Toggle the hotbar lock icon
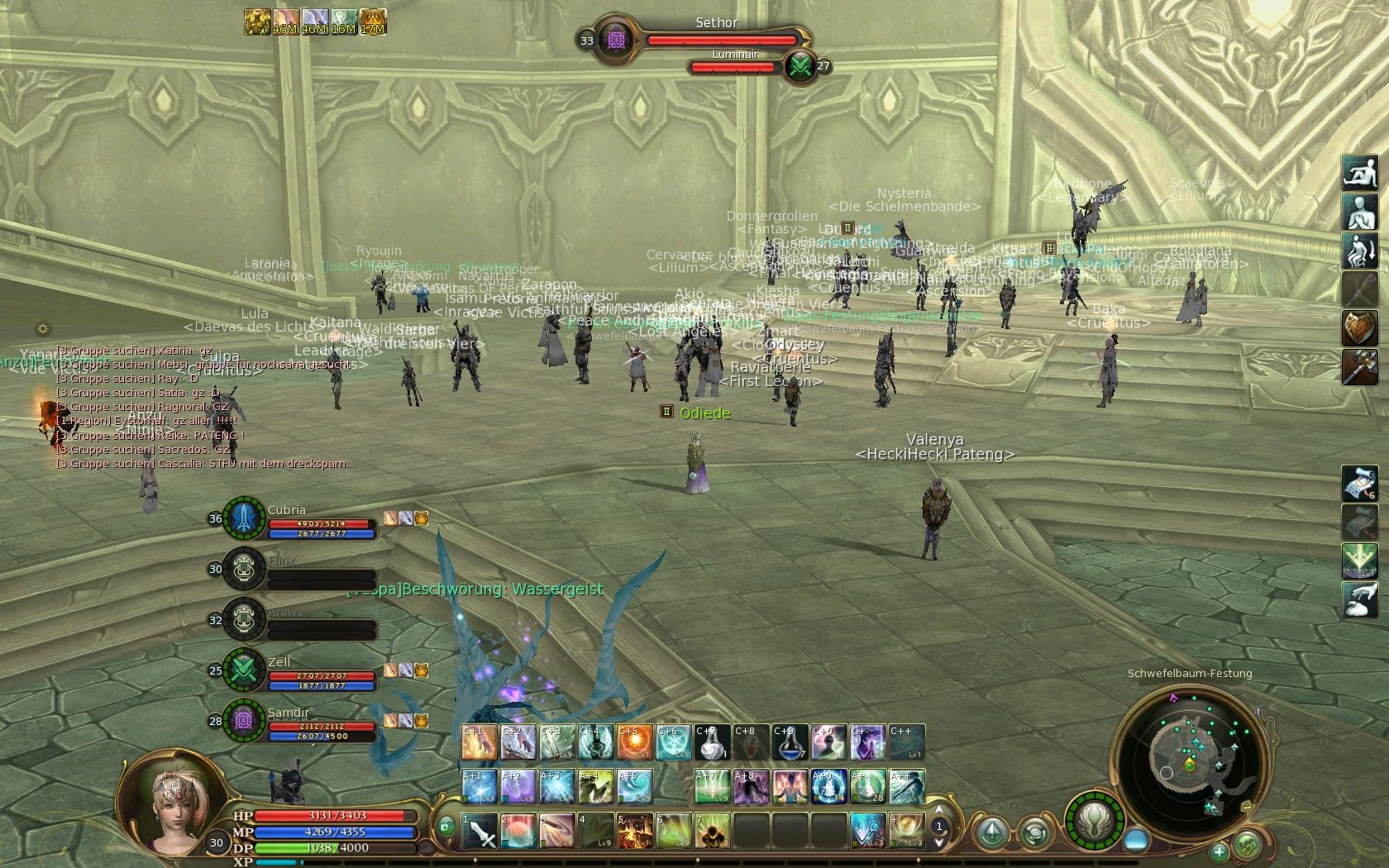The width and height of the screenshot is (1389, 868). (446, 825)
